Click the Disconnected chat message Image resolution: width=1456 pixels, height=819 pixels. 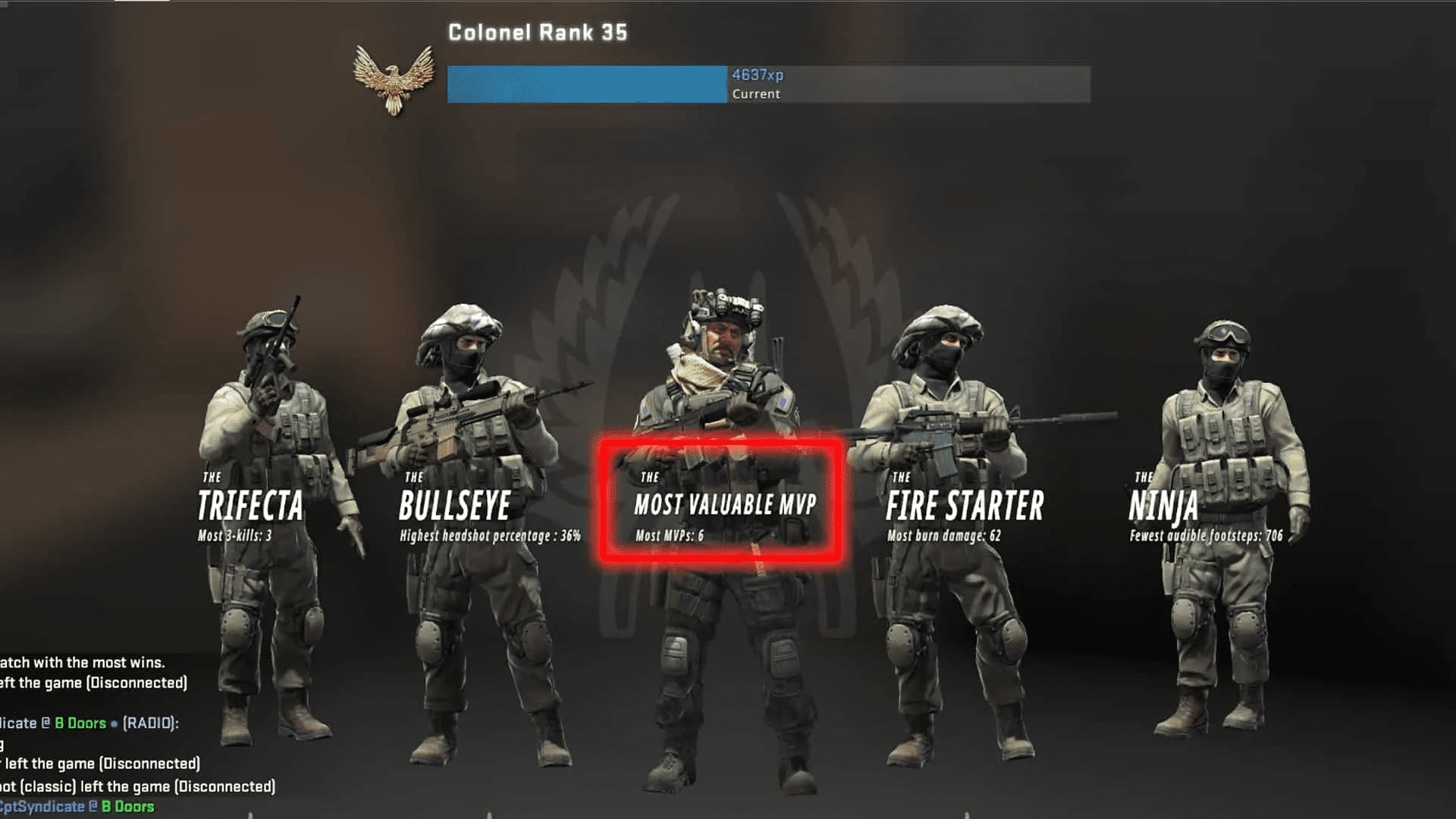(x=93, y=682)
